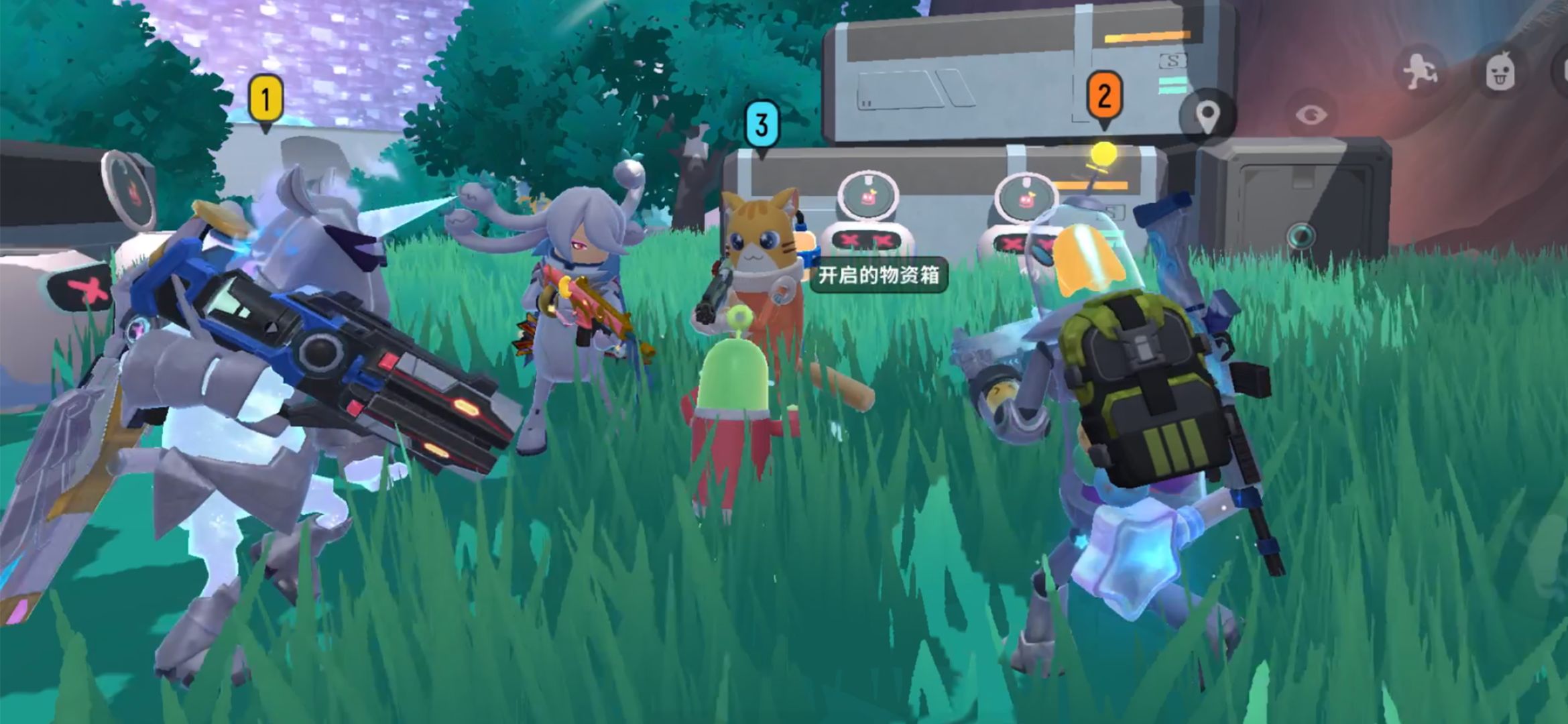This screenshot has width=1568, height=724.
Task: Expand the S rank tag on the large crate
Action: 1172,60
